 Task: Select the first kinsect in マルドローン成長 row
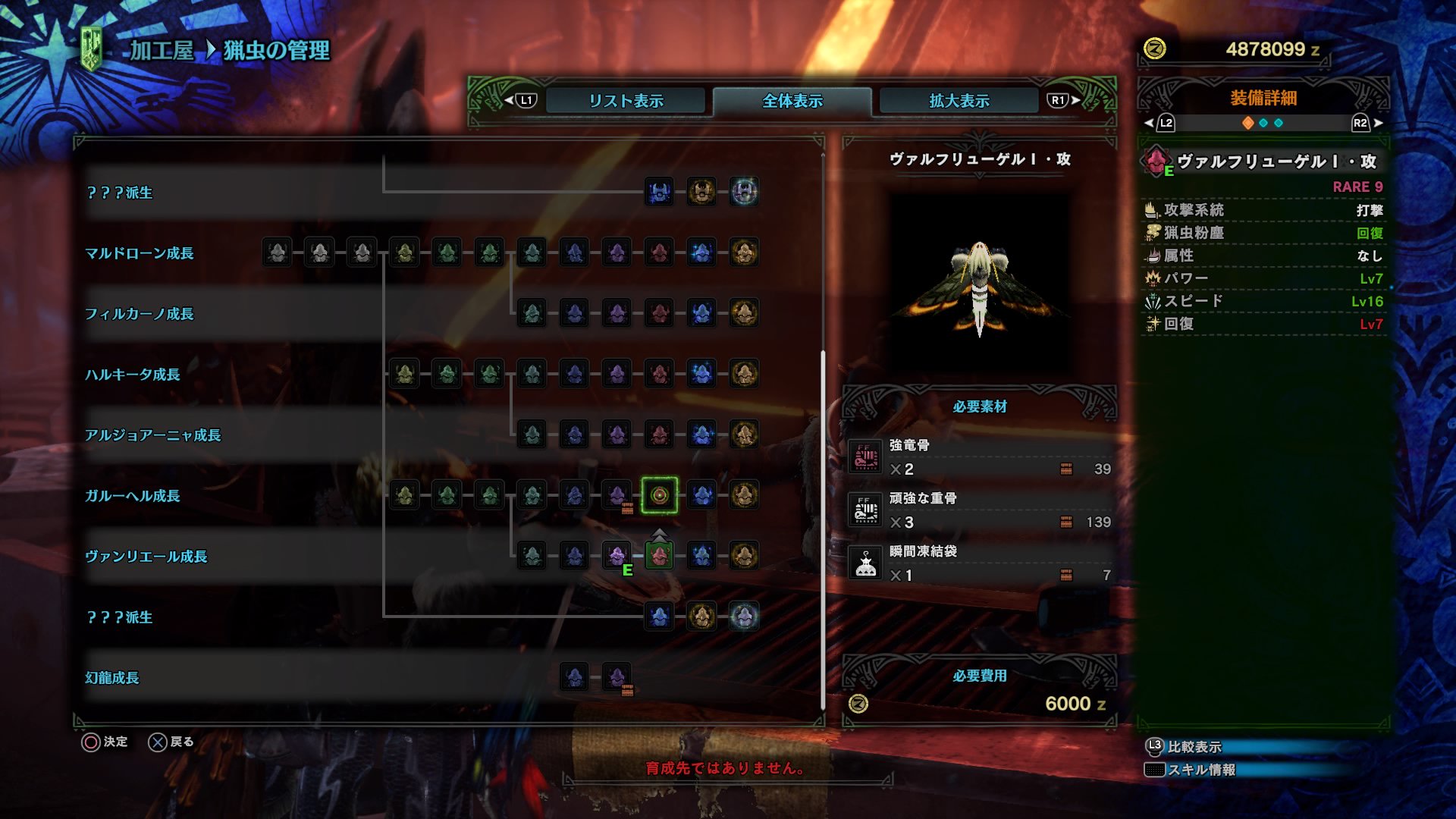(x=277, y=254)
